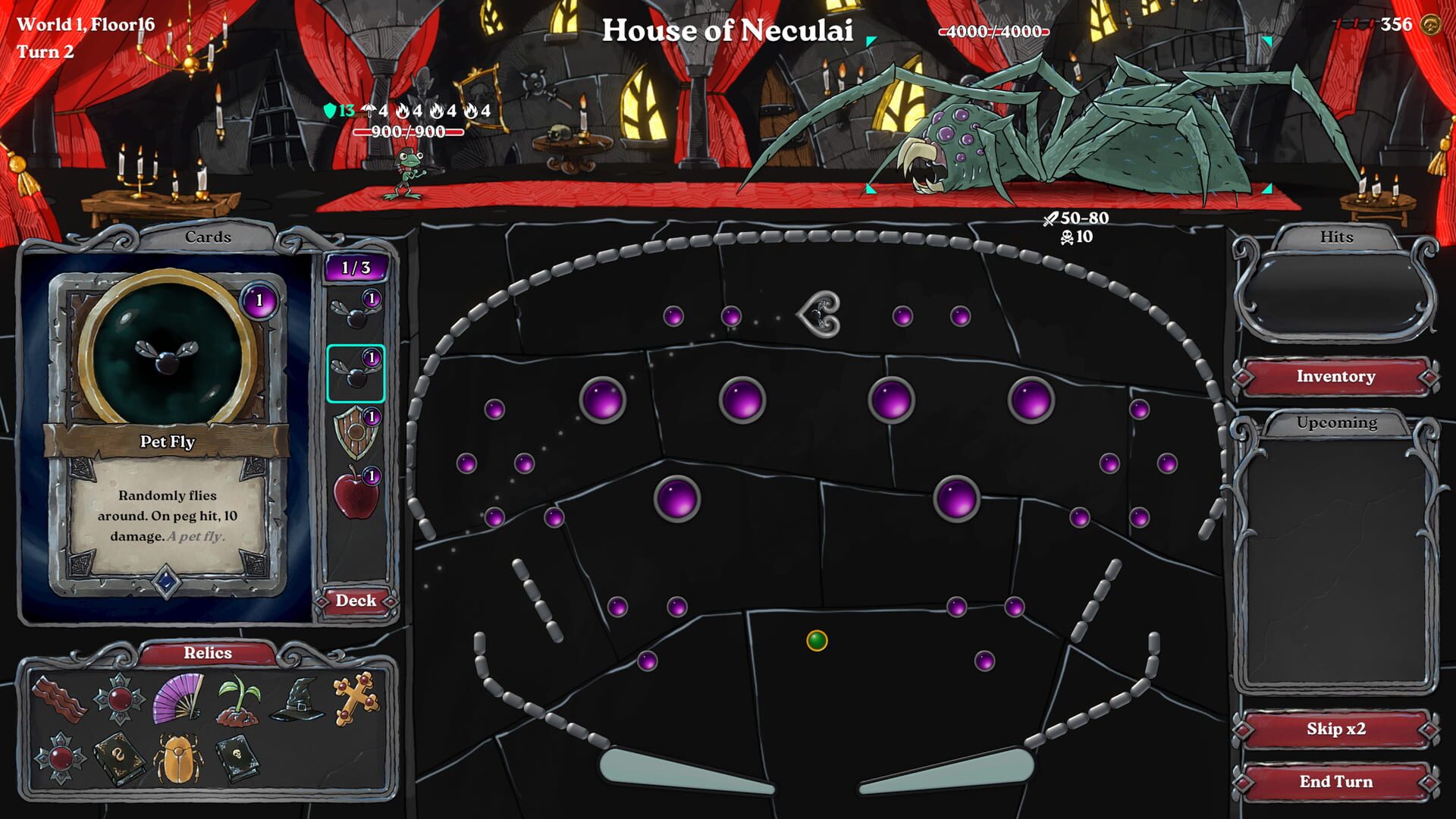Click End Turn
The width and height of the screenshot is (1456, 819).
1335,781
